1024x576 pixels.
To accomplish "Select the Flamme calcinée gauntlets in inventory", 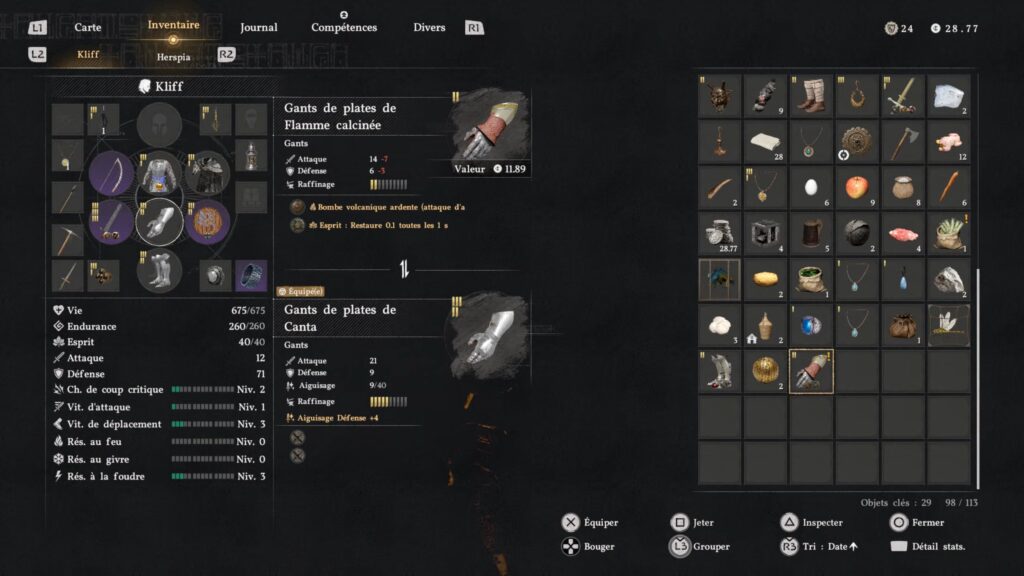I will (x=811, y=371).
